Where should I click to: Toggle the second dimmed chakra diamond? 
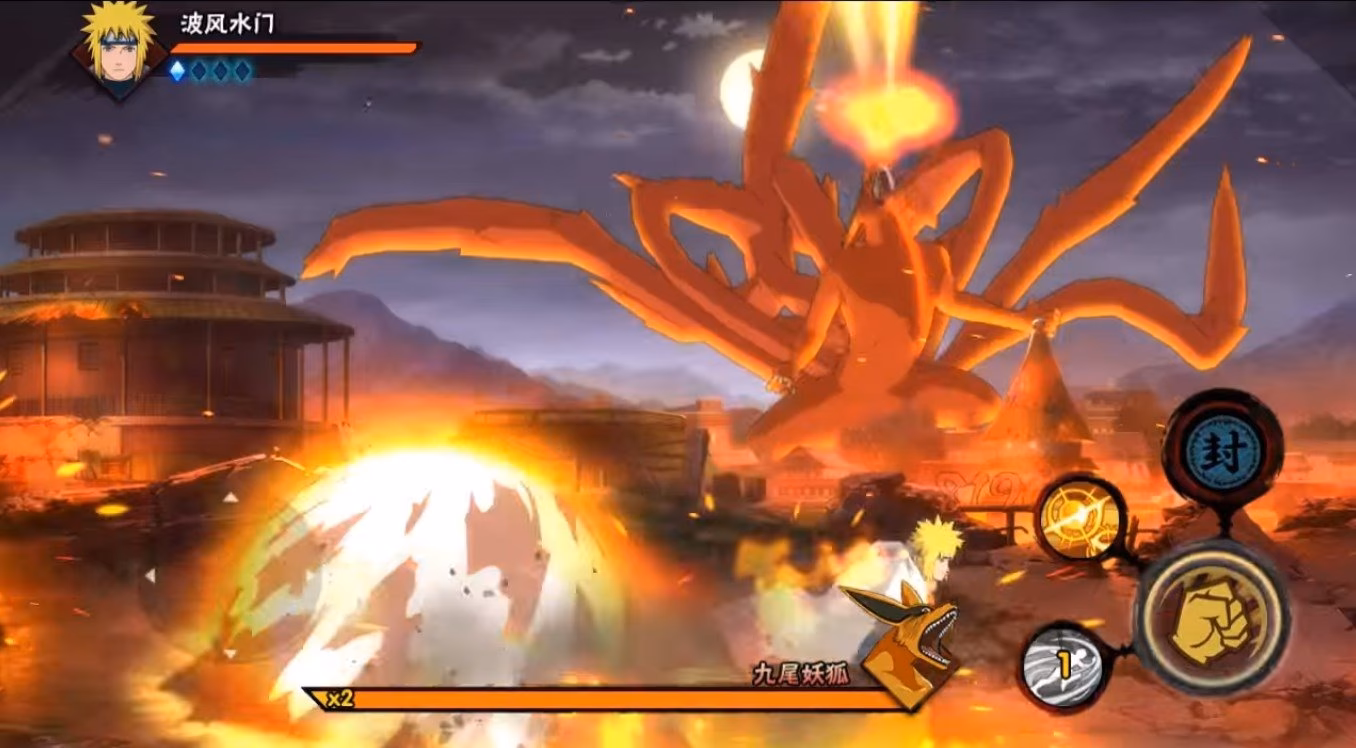point(199,71)
